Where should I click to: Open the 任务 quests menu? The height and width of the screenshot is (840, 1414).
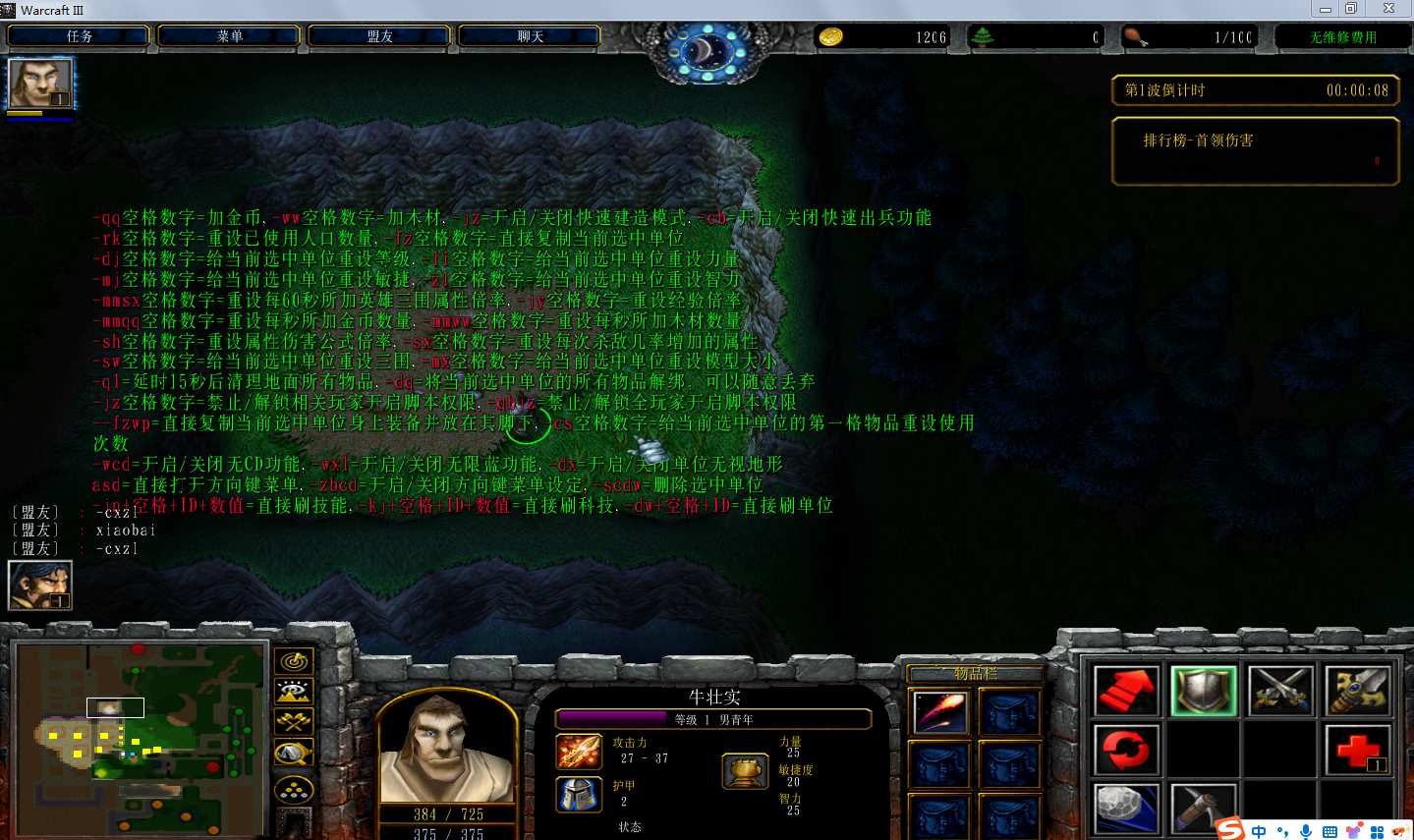[79, 36]
